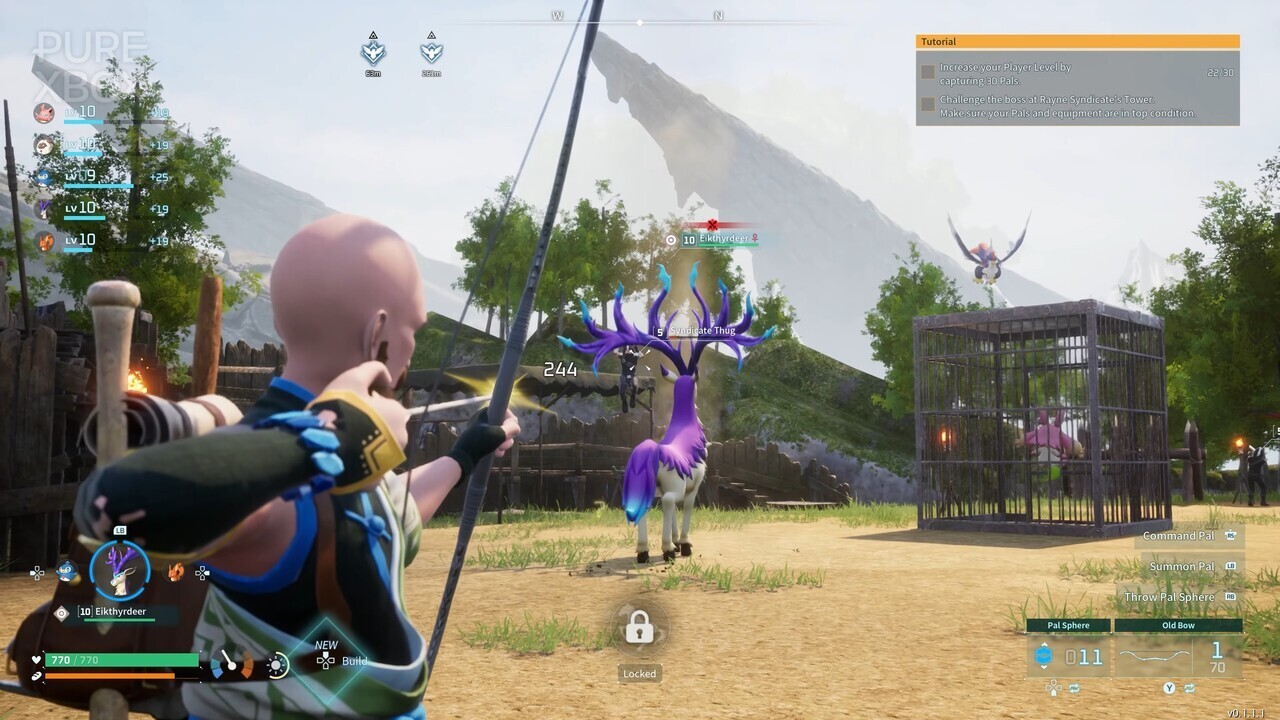Select the Eikthyrdeer active pal portrait
This screenshot has width=1280, height=720.
(120, 570)
